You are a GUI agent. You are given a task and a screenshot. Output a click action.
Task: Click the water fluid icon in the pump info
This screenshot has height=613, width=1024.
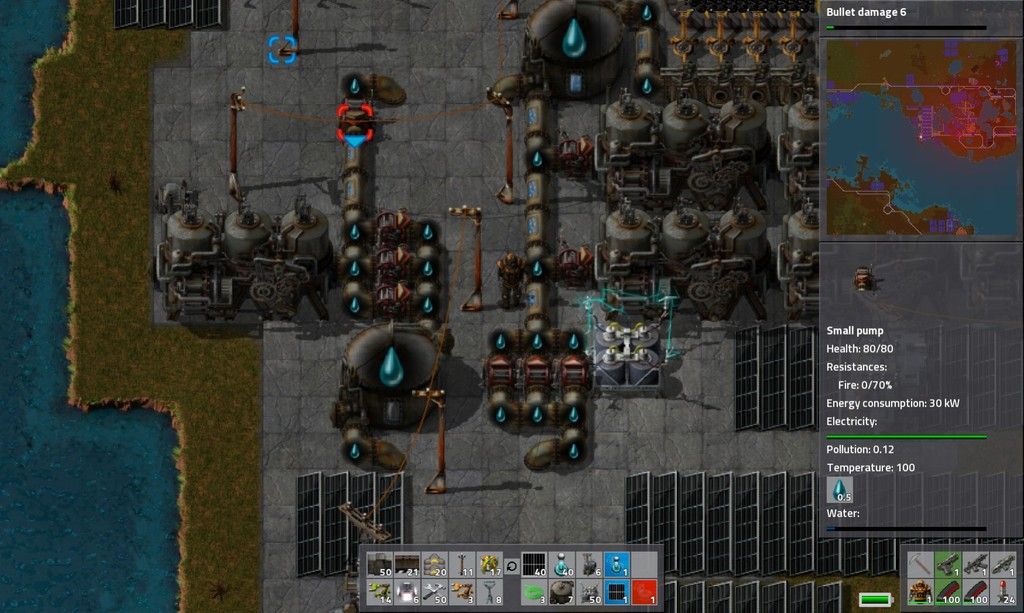841,490
